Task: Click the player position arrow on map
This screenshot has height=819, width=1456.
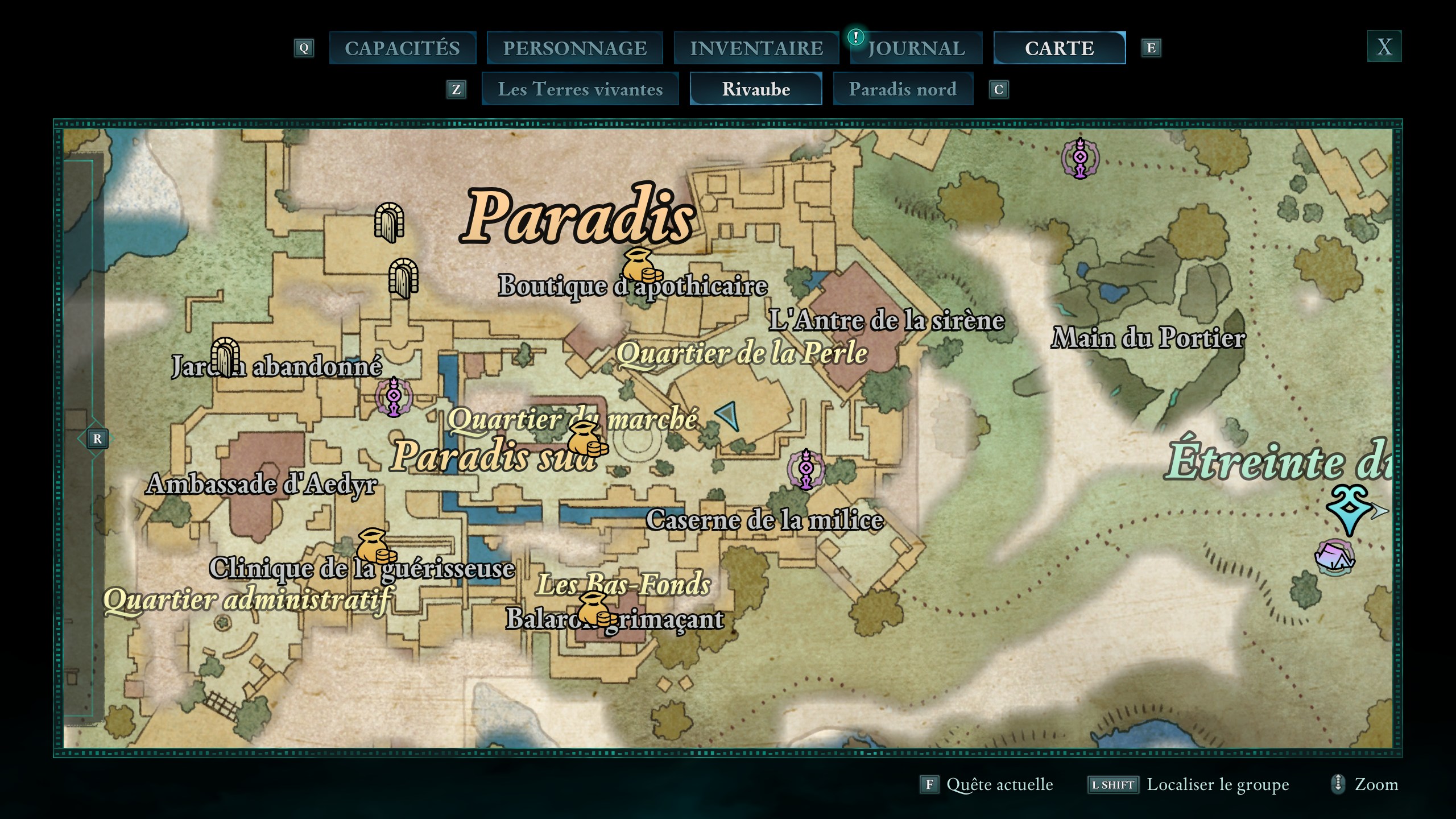Action: tap(729, 416)
